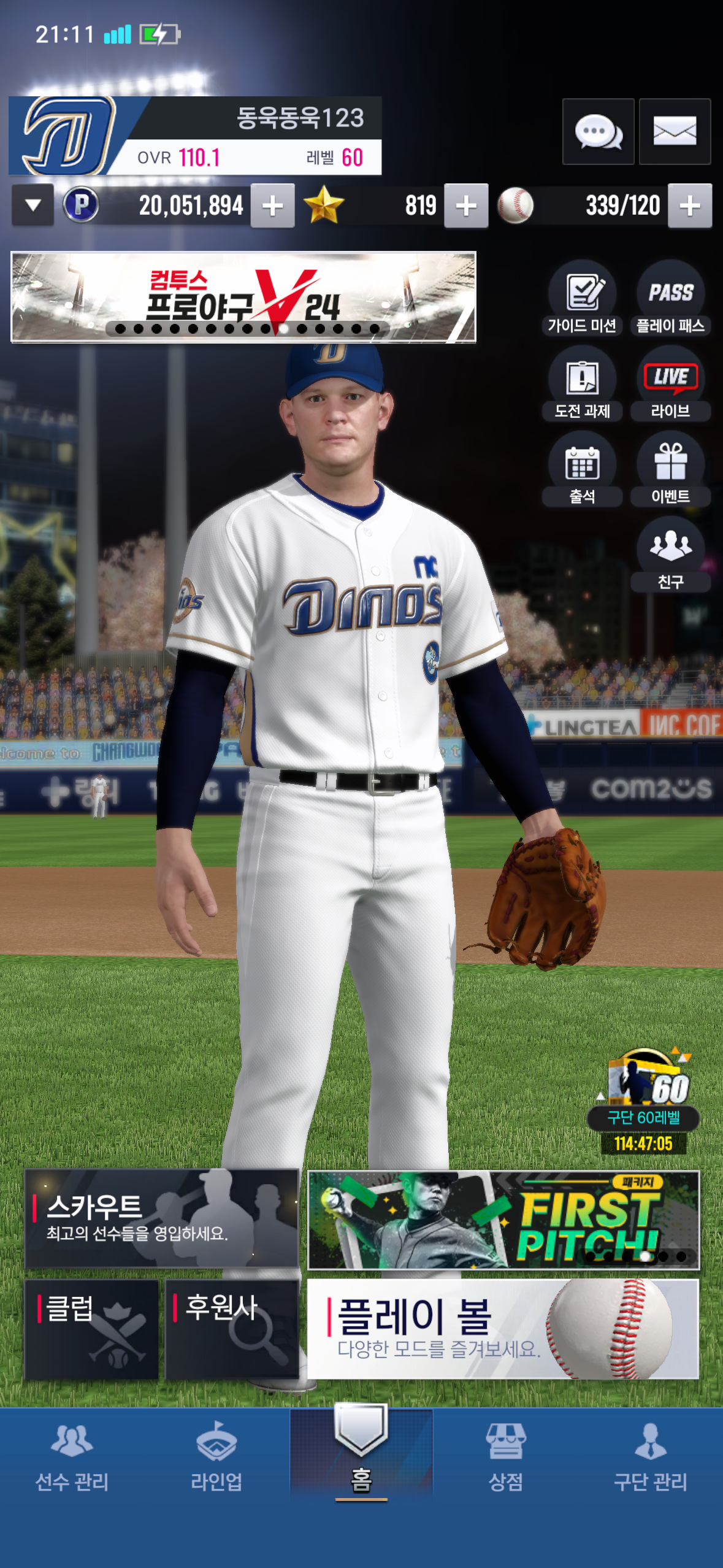Expand the currency dropdown arrow

[x=33, y=206]
